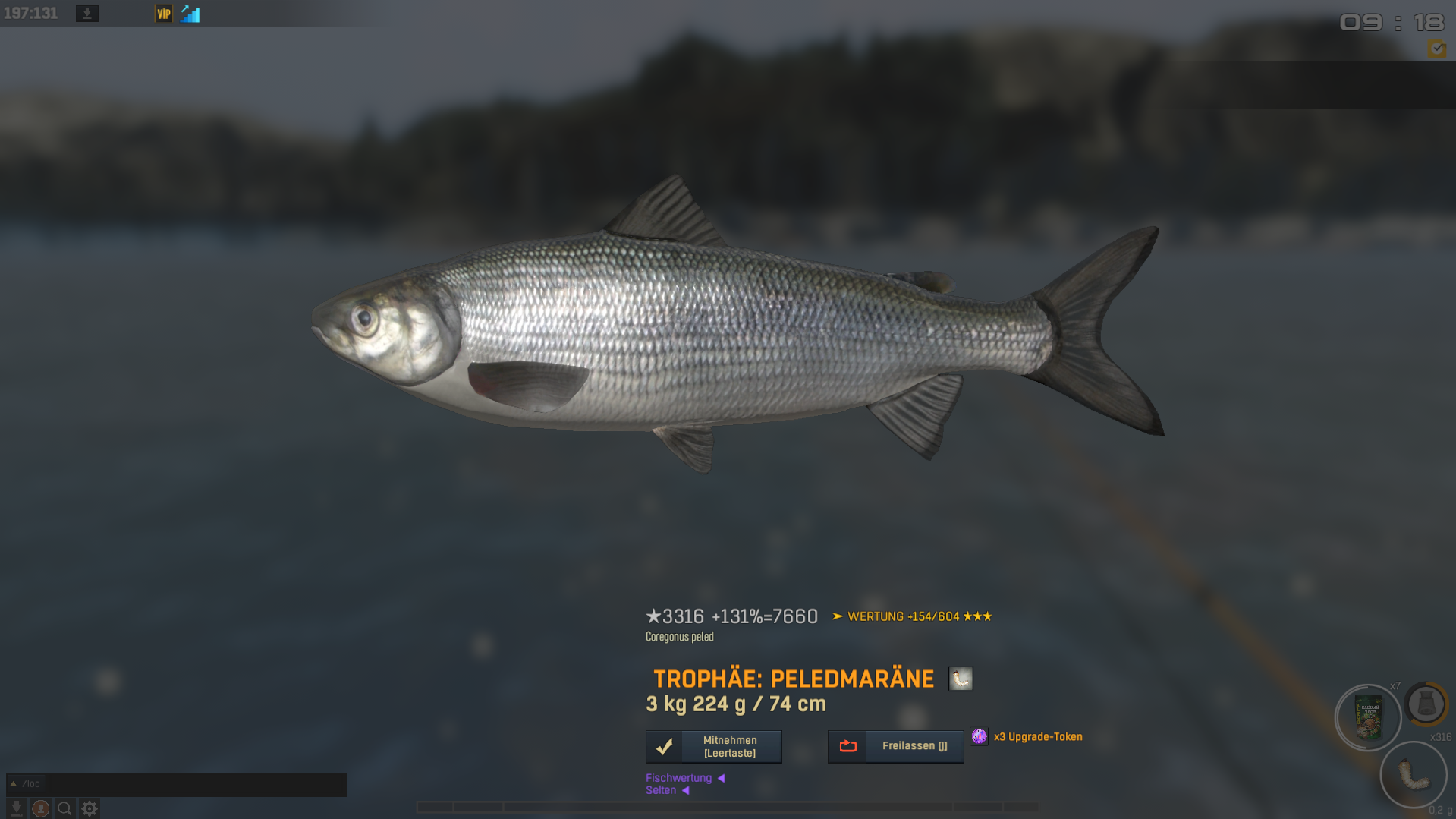Select the groundbait bag slot
Image resolution: width=1456 pixels, height=819 pixels.
pos(1368,717)
